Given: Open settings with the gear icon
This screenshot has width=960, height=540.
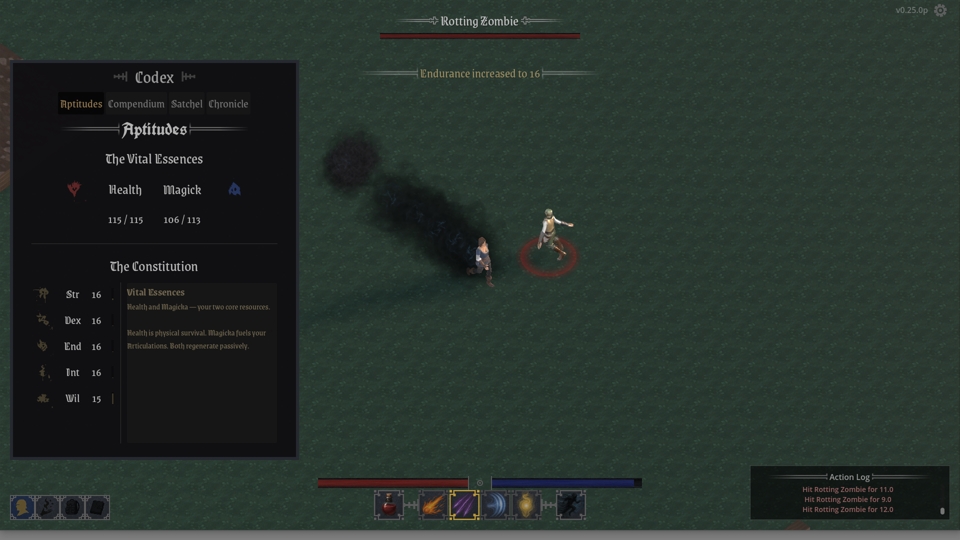Looking at the screenshot, I should [x=940, y=11].
